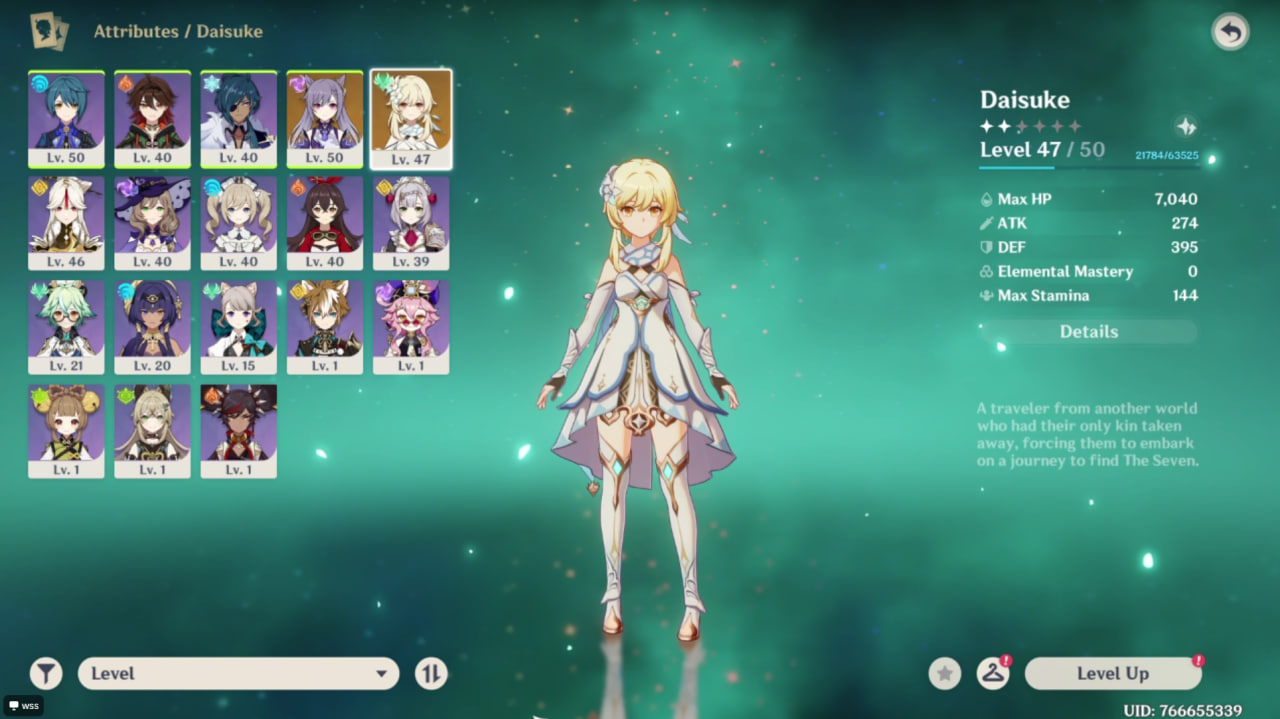Select Sucrose at Lv. 21

point(66,326)
